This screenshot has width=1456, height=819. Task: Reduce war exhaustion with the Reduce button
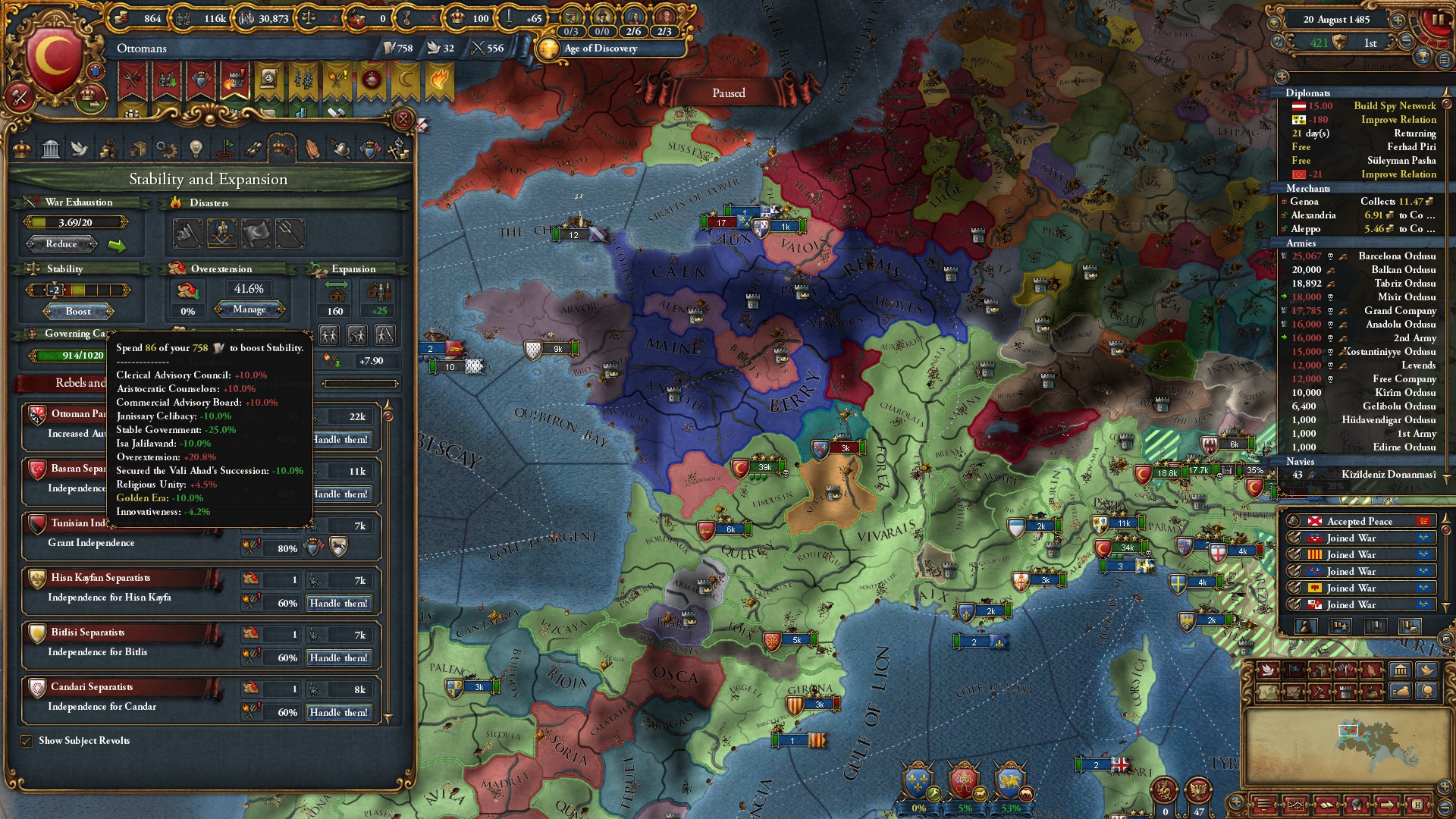61,244
